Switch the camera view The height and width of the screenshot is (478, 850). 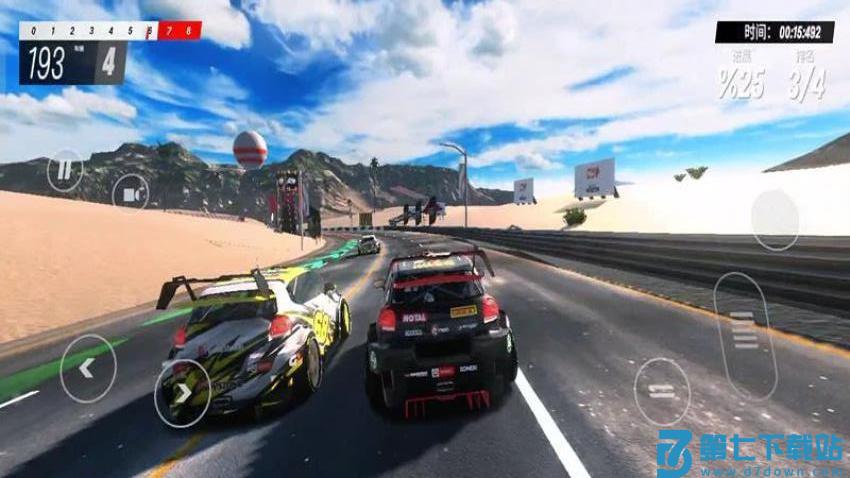tap(130, 192)
